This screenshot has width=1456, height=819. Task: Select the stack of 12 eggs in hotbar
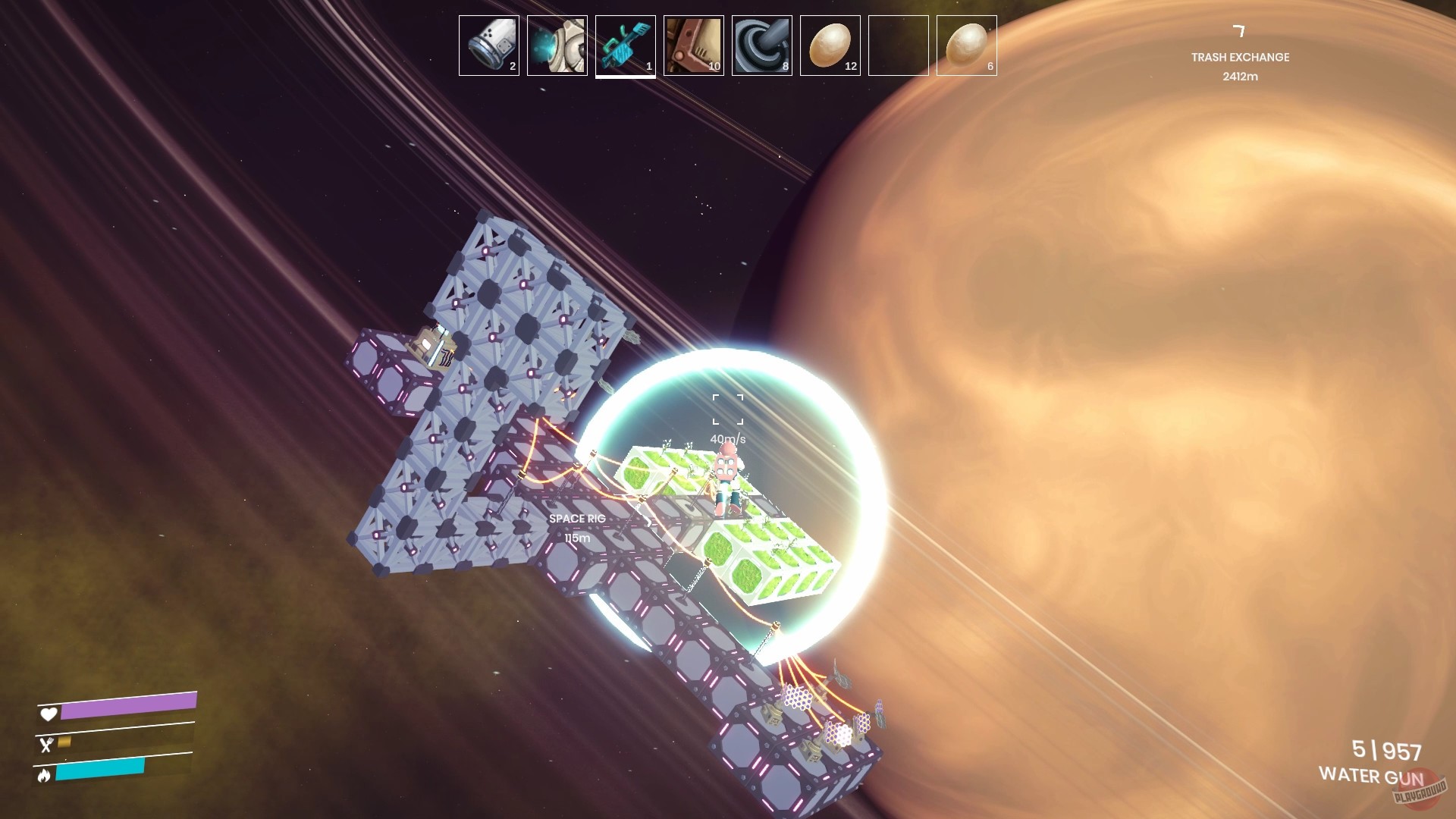pos(830,44)
